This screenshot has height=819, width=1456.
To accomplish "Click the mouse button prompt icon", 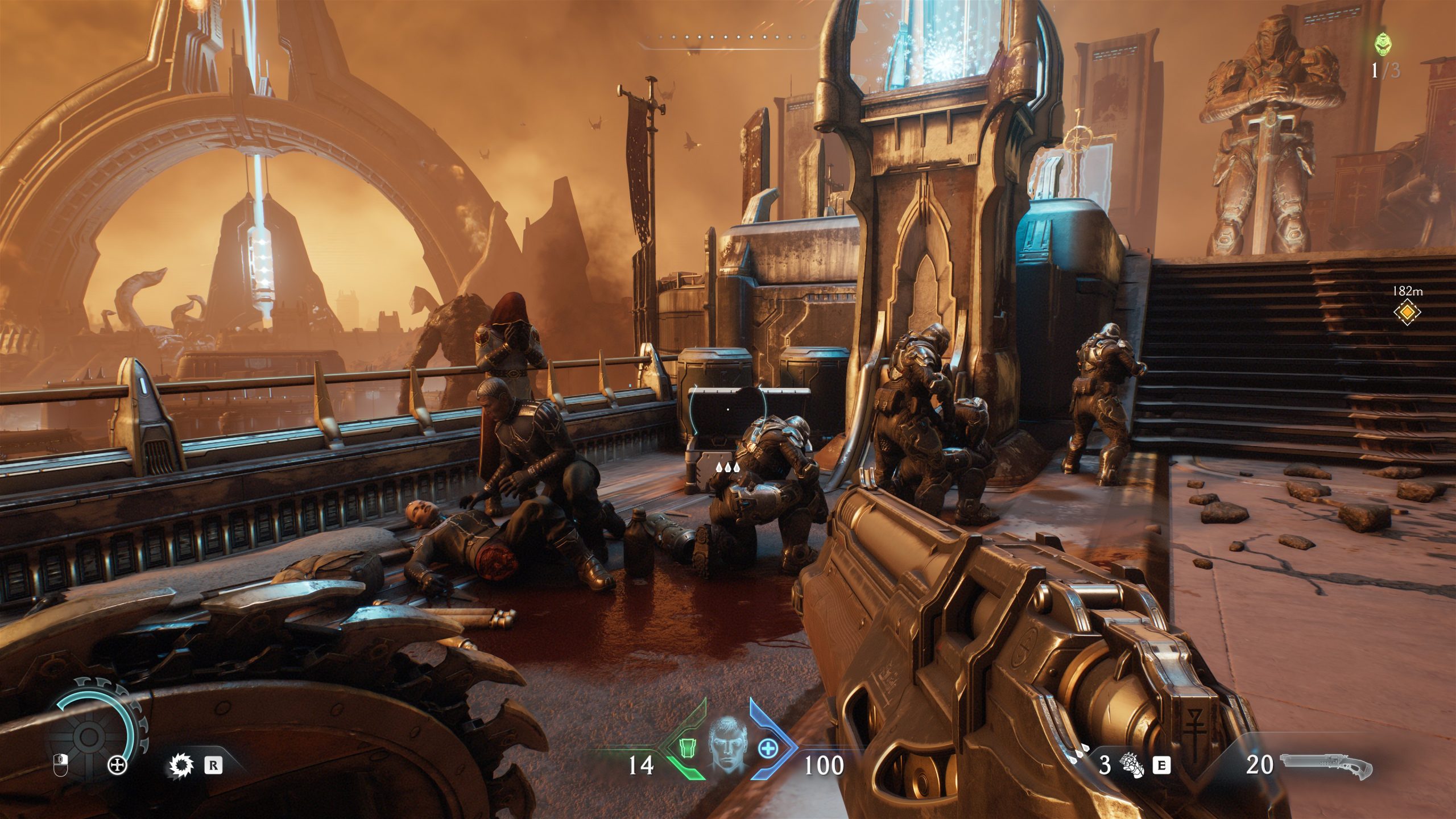I will click(61, 766).
